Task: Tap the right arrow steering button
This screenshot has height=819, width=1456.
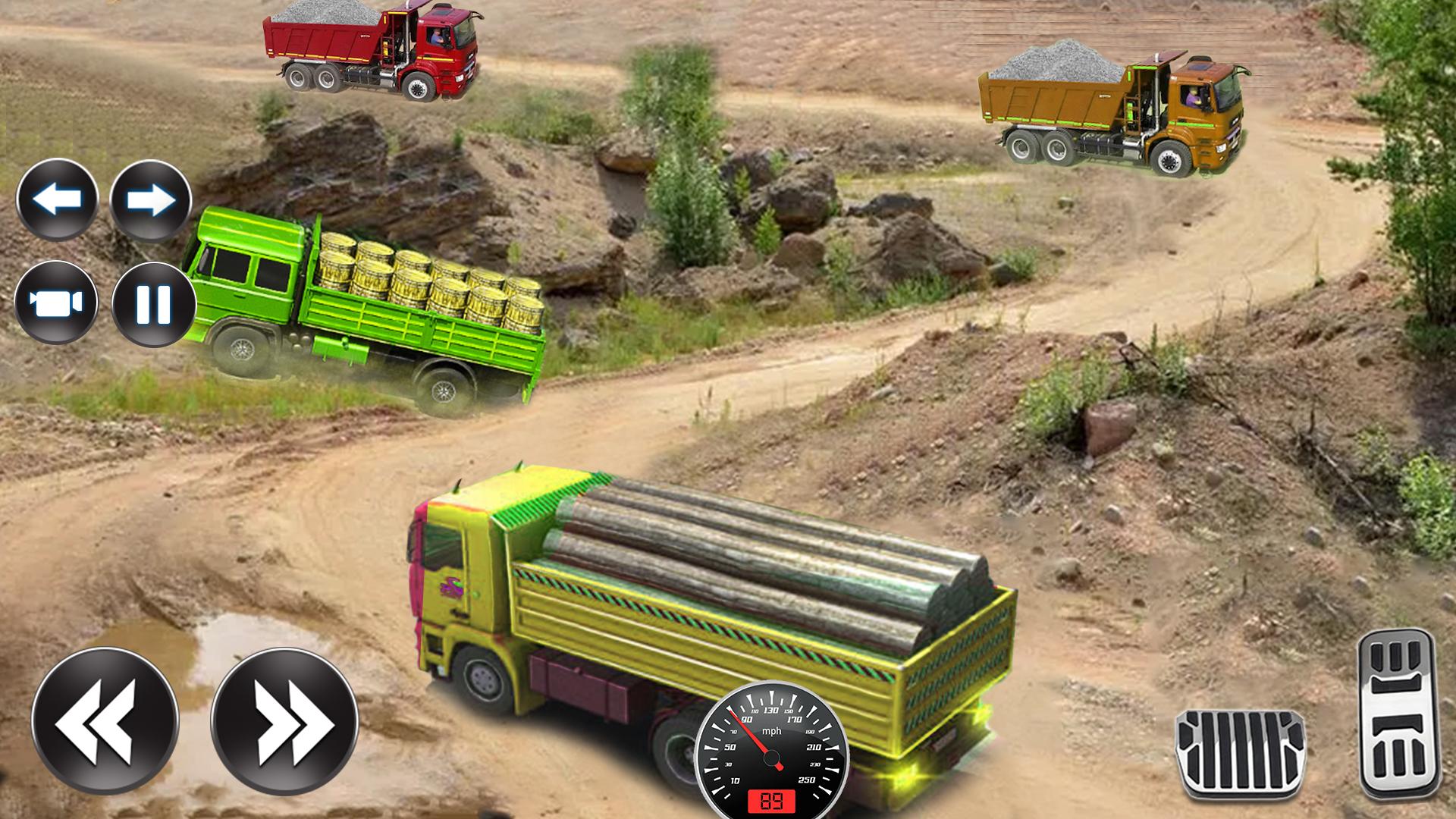Action: coord(150,200)
